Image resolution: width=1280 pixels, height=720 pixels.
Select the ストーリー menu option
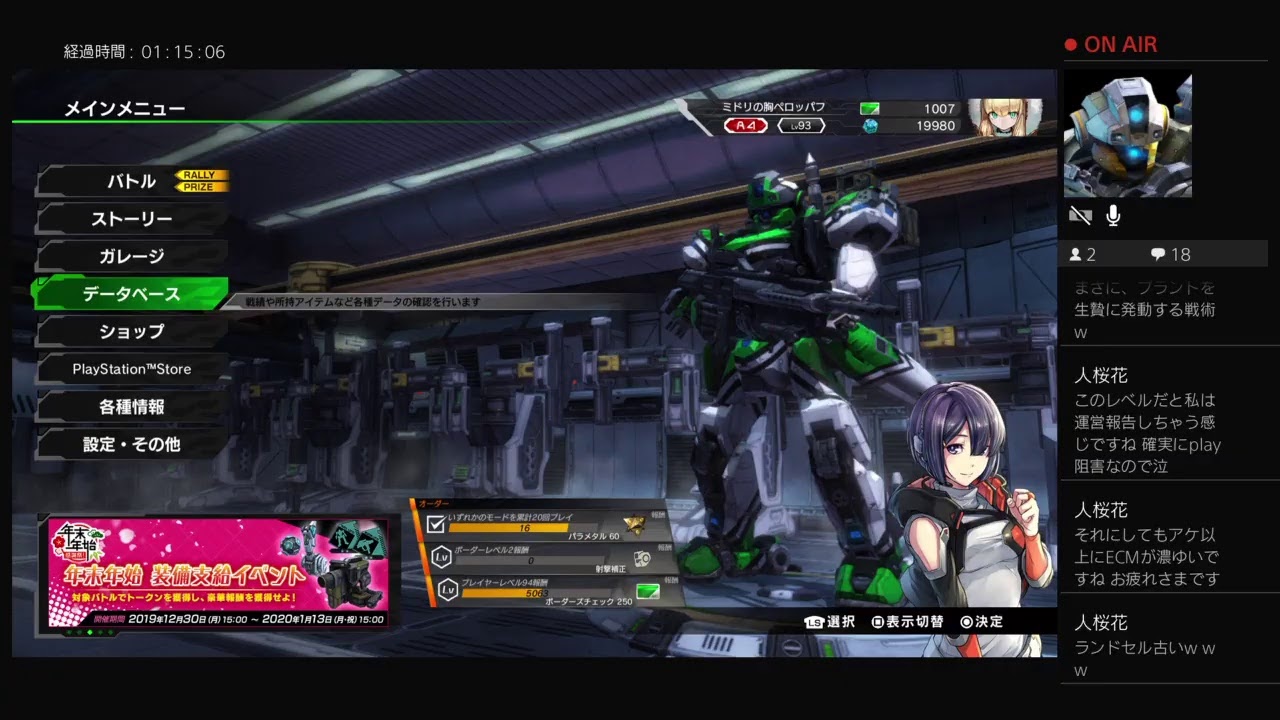tap(132, 219)
